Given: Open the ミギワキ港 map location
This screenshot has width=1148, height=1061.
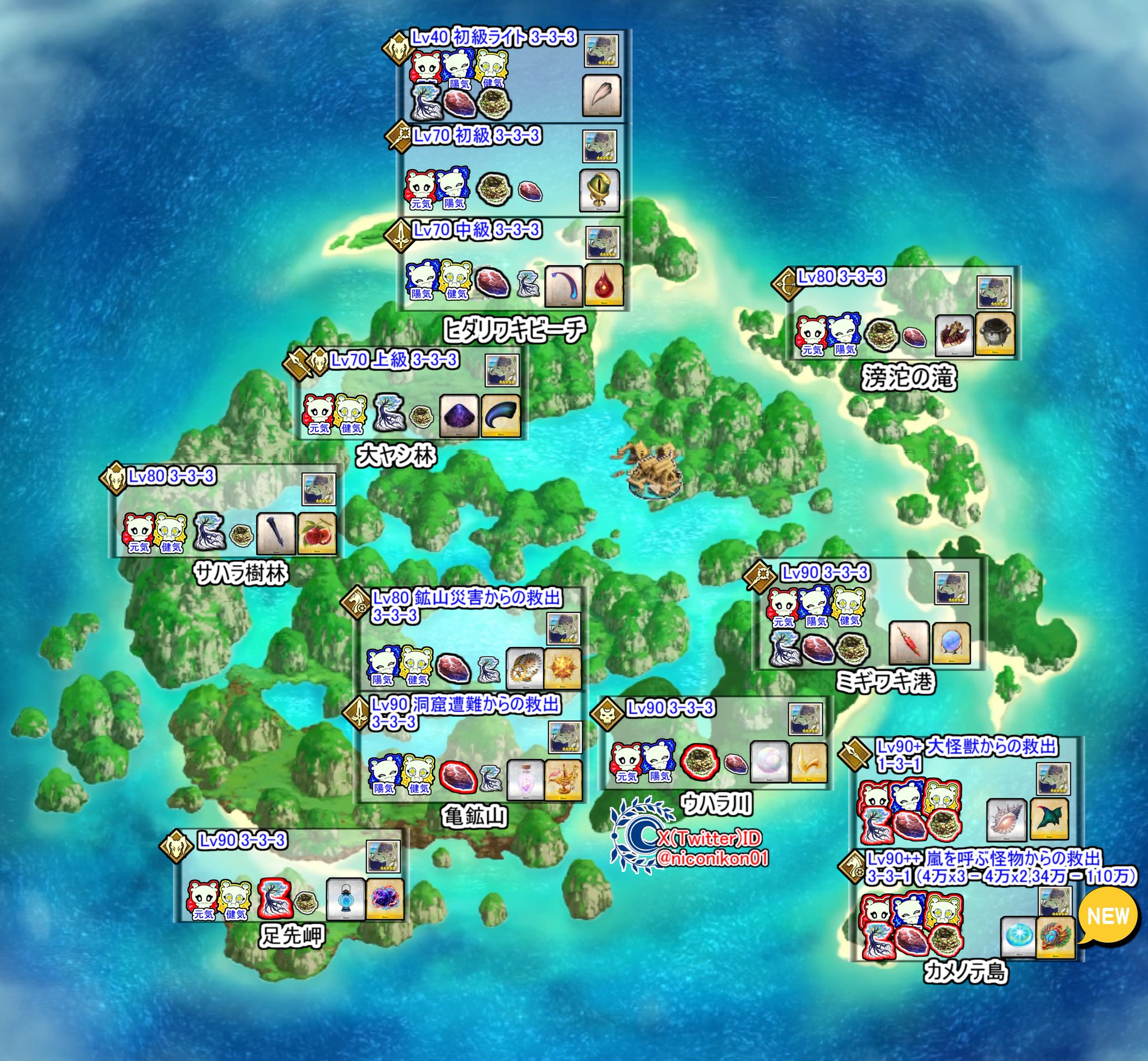Looking at the screenshot, I should coord(886,682).
